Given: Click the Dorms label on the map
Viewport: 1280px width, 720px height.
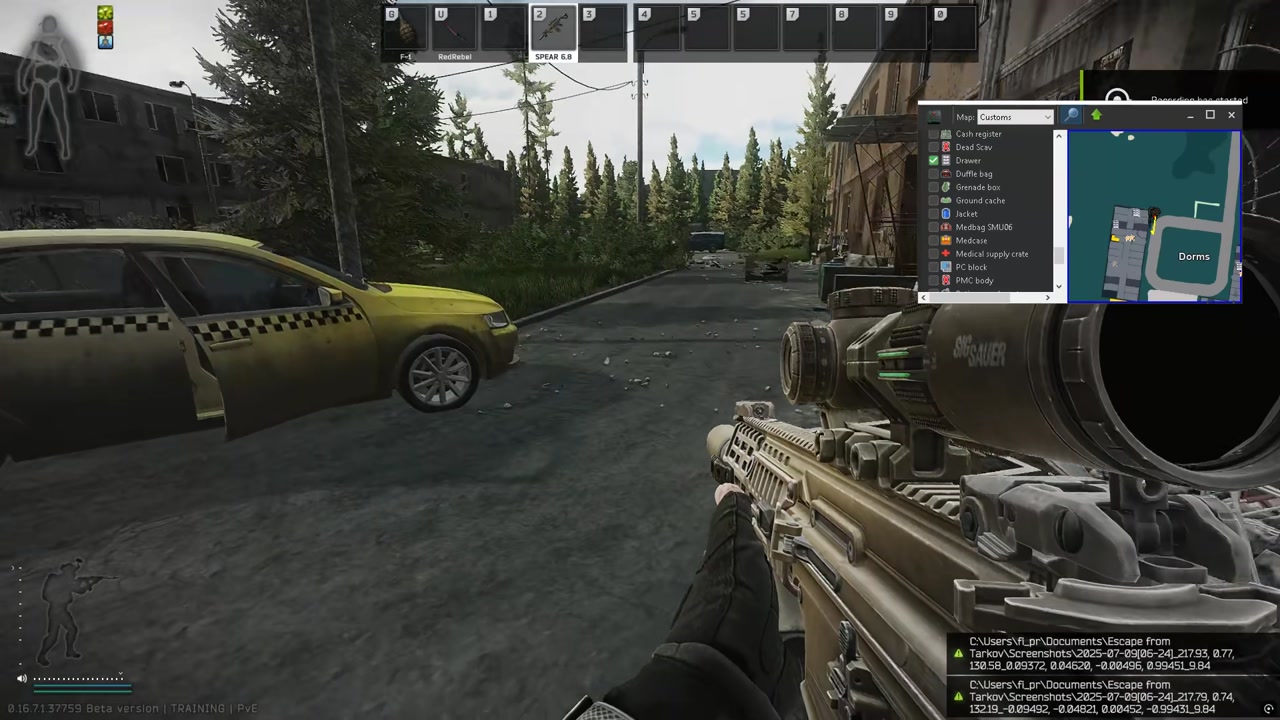Looking at the screenshot, I should click(x=1193, y=257).
